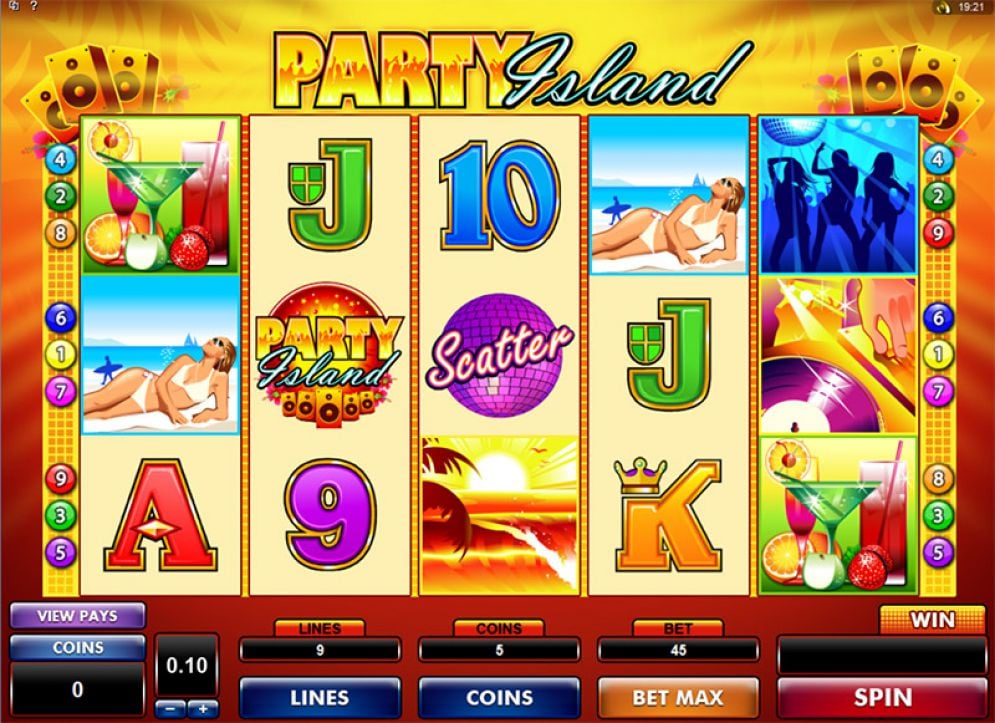Click the large COINS button beside BET MAX
The width and height of the screenshot is (995, 723).
point(498,697)
